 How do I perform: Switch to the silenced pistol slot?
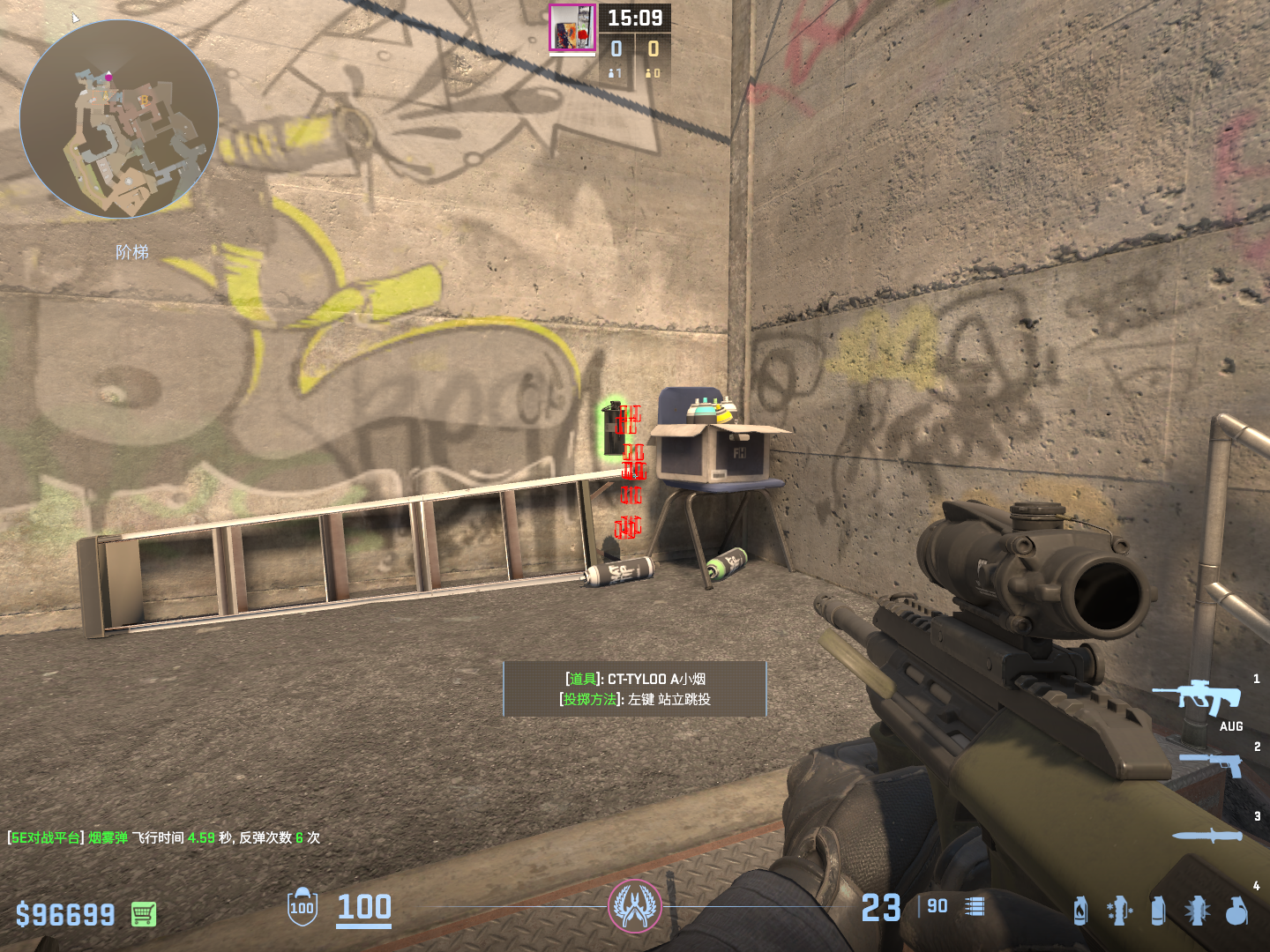(1212, 763)
